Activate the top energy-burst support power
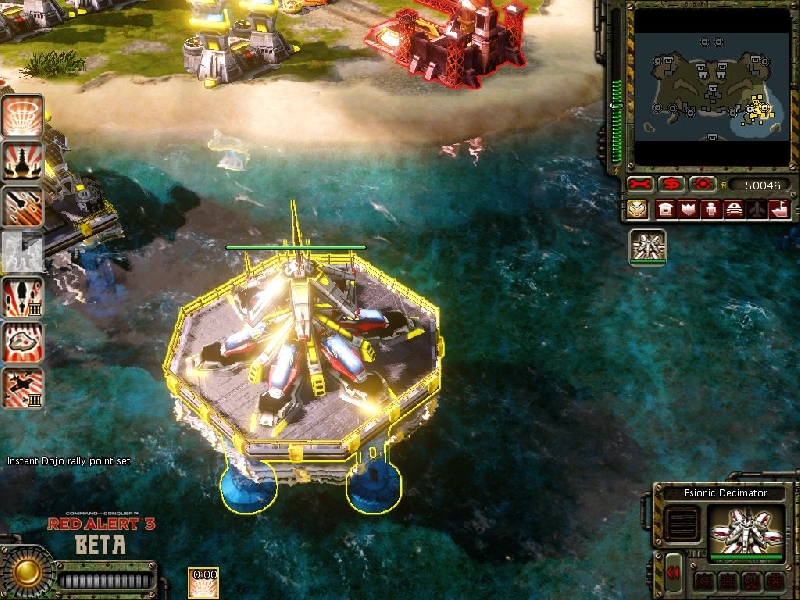 pyautogui.click(x=22, y=114)
